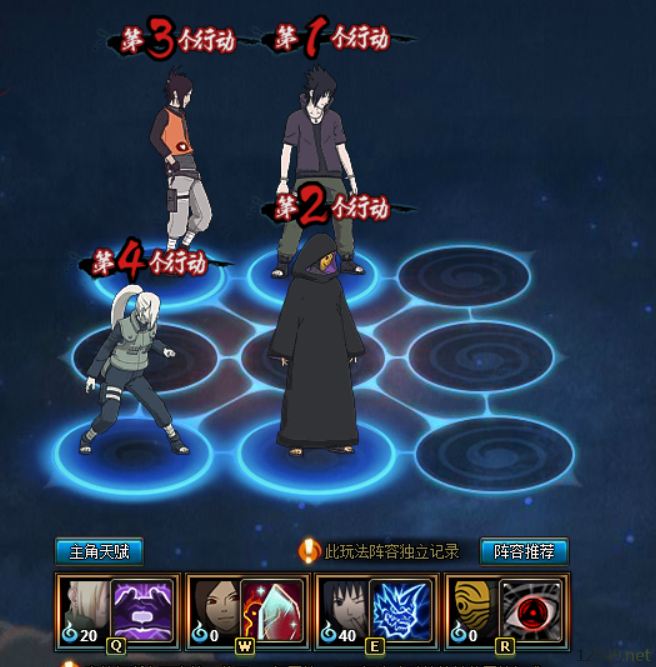
Task: Open the 阵容推荐 lineup recommendation
Action: pos(524,551)
